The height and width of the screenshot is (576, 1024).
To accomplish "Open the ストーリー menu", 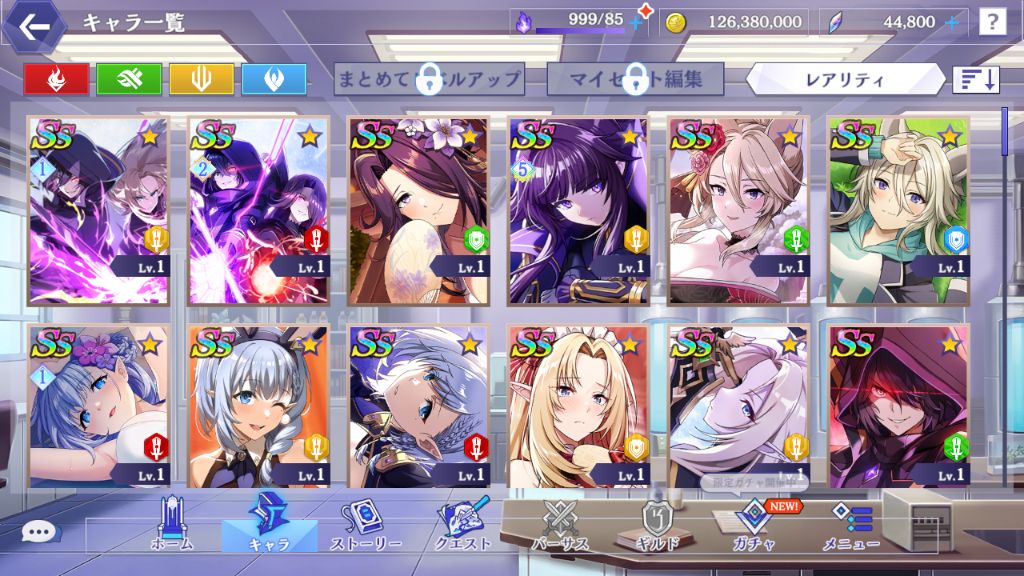I will tap(366, 525).
